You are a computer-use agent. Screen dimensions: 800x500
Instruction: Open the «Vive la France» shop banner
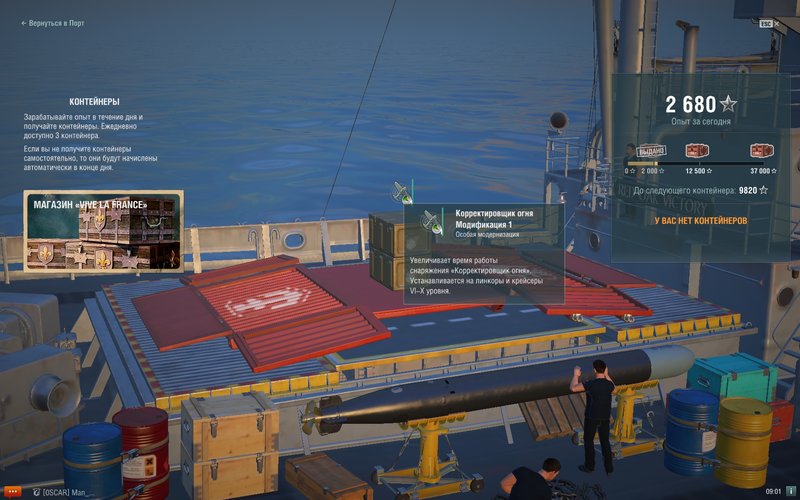coord(103,231)
